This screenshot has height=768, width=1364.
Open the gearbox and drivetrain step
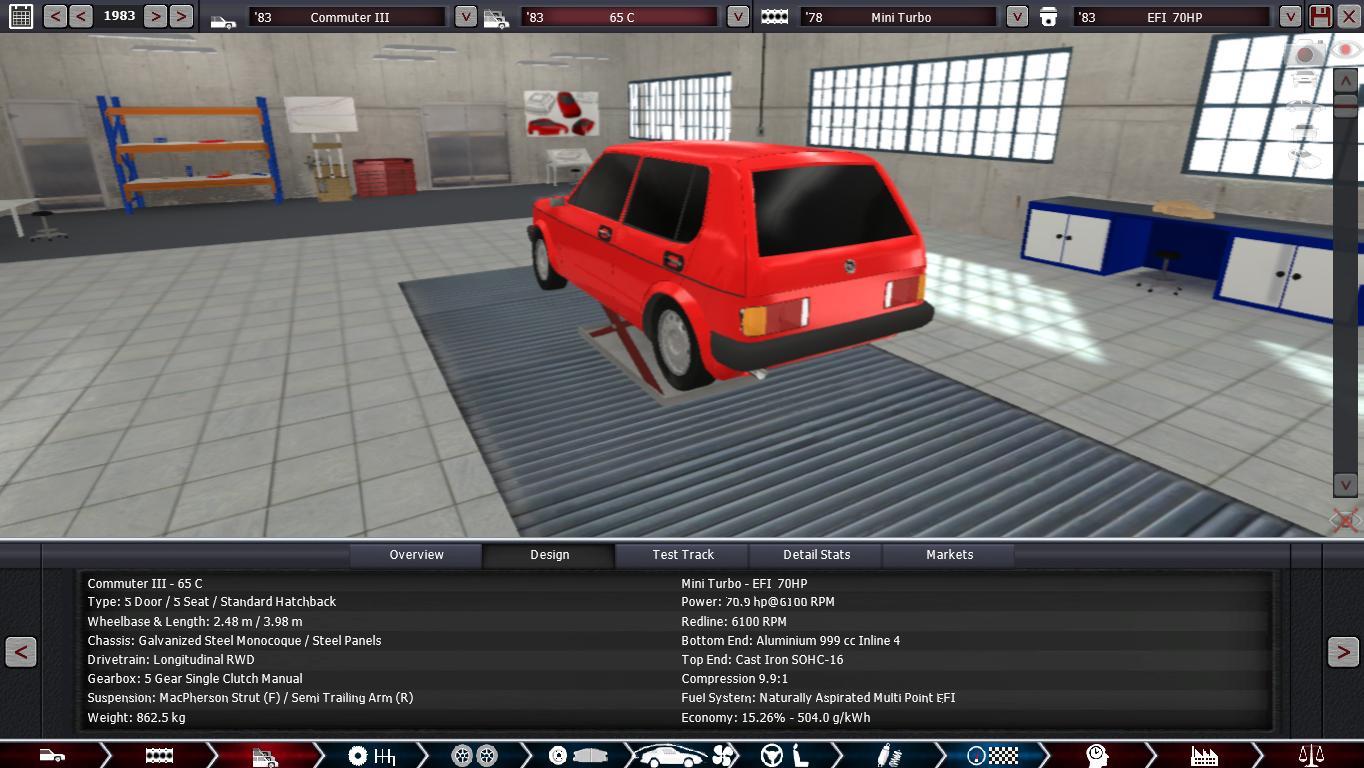[371, 756]
